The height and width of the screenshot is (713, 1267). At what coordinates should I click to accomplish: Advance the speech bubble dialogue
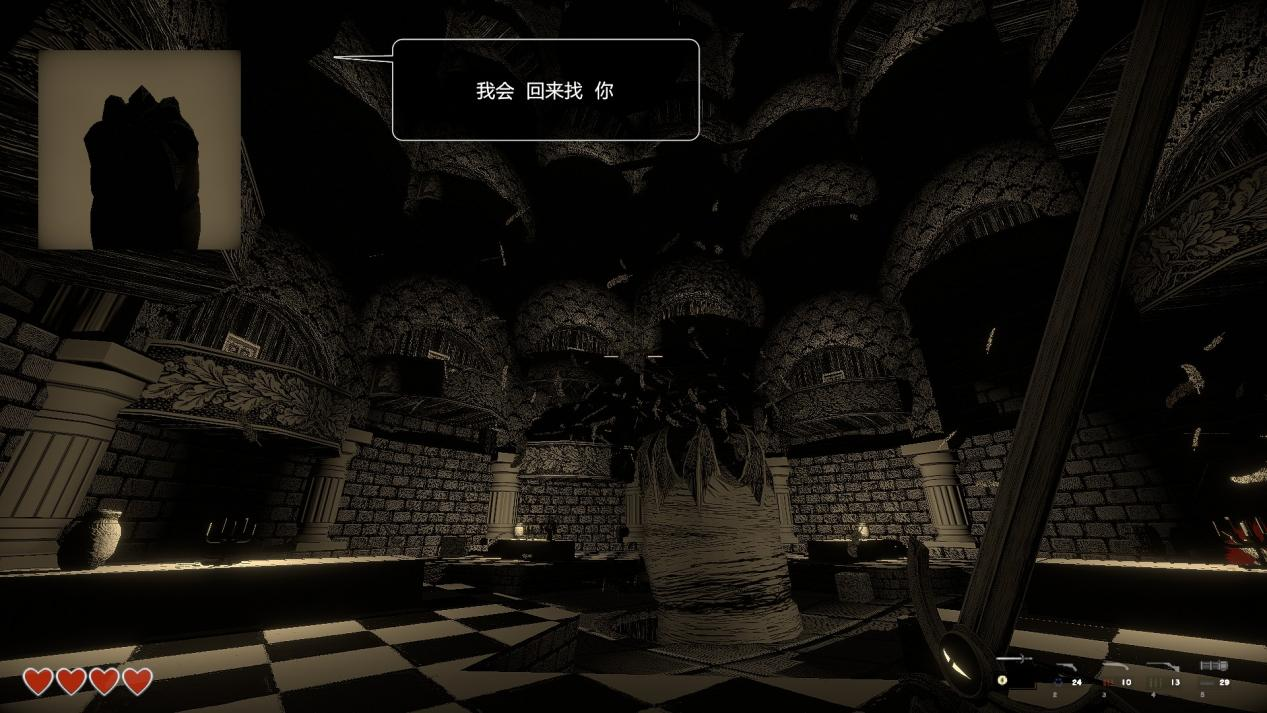(x=545, y=90)
